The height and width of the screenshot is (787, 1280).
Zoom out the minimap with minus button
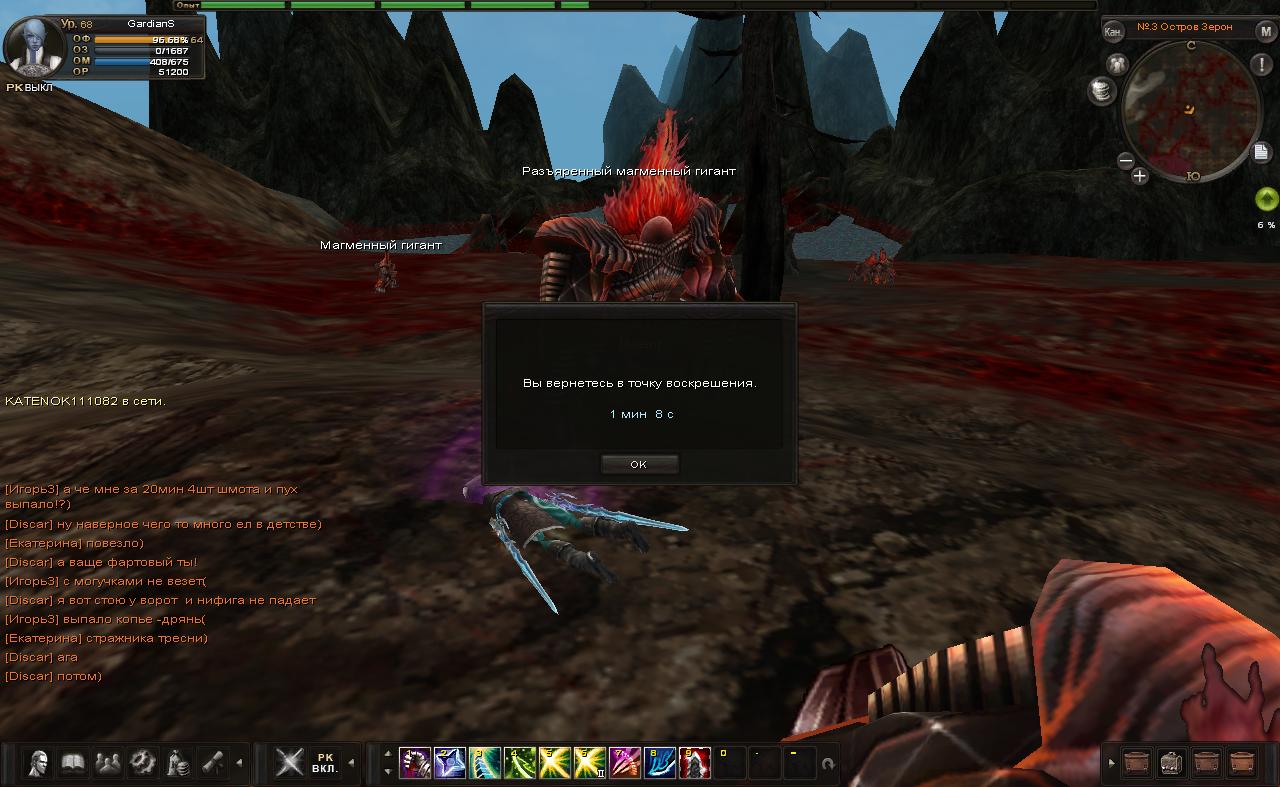point(1125,160)
